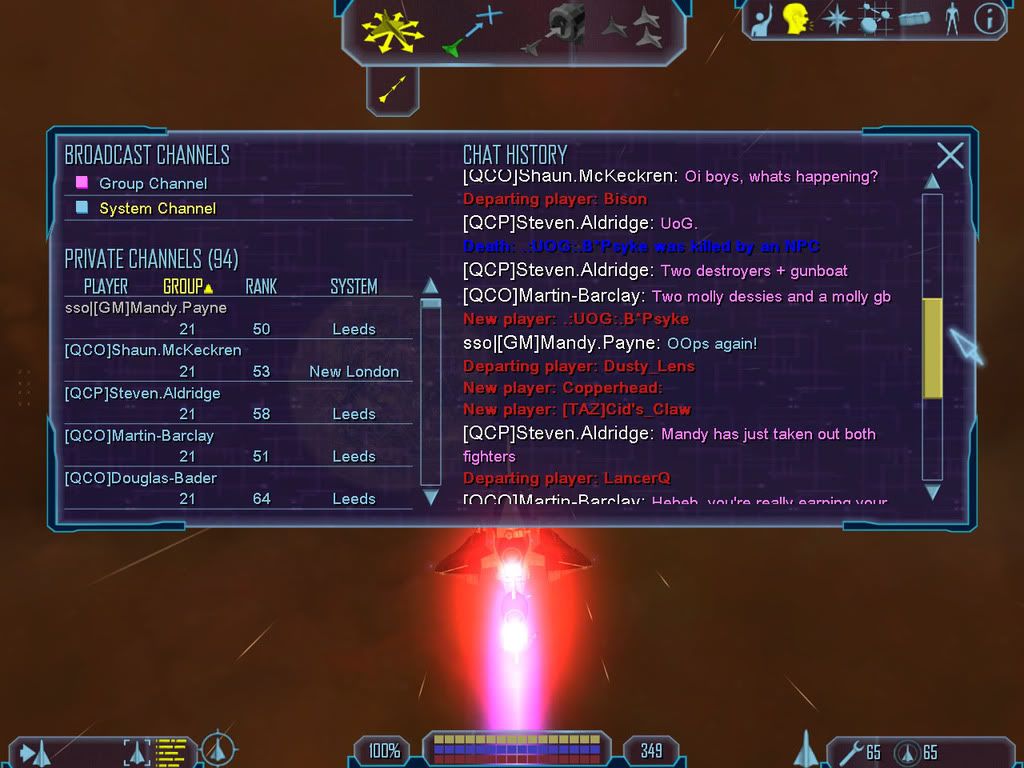Sort the player list by Rank column

(261, 287)
